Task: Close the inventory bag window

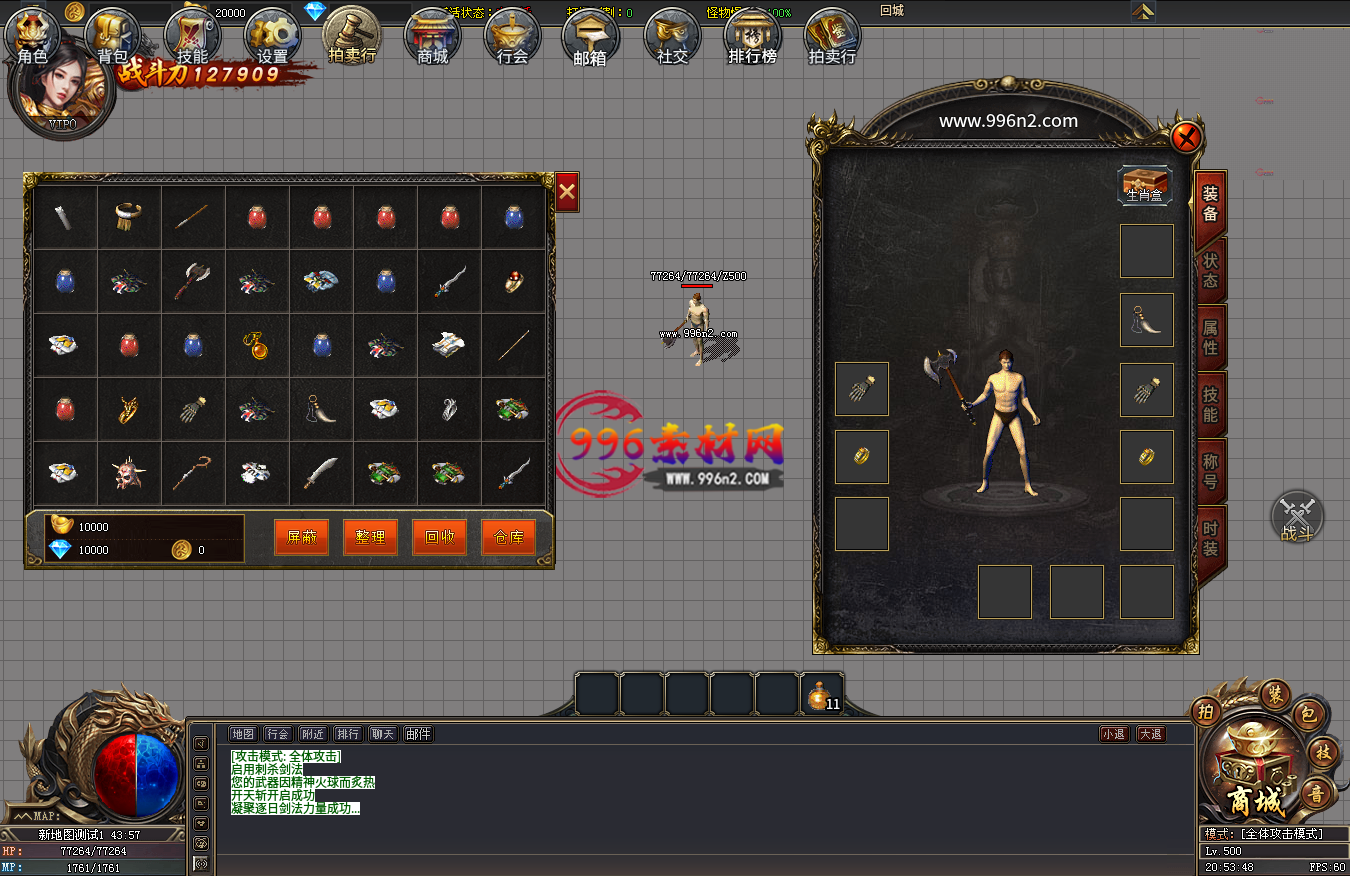Action: (x=567, y=191)
